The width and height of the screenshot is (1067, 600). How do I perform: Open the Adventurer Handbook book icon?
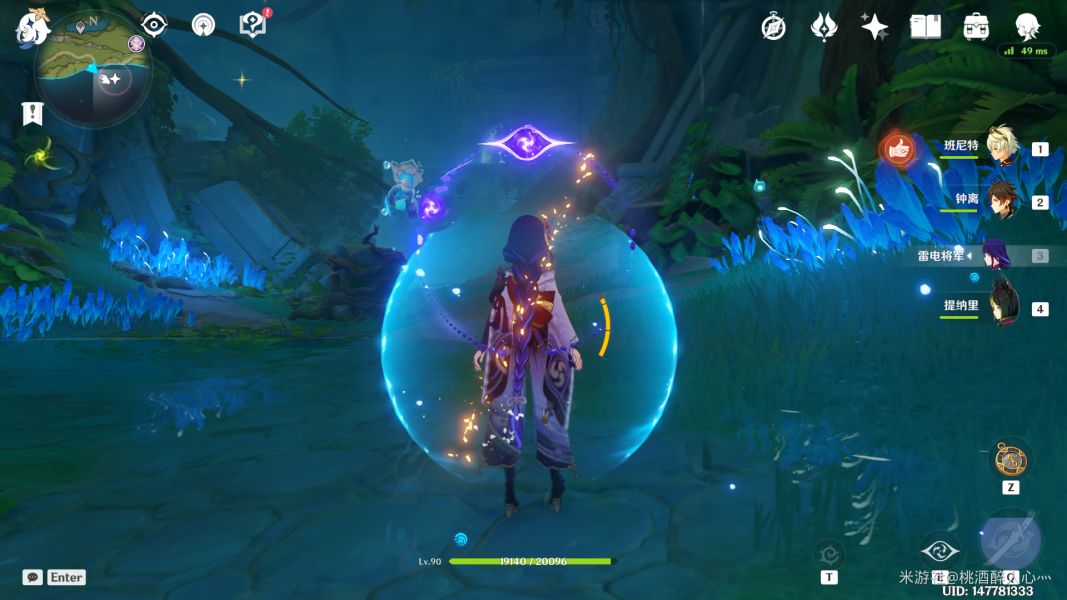click(x=926, y=27)
